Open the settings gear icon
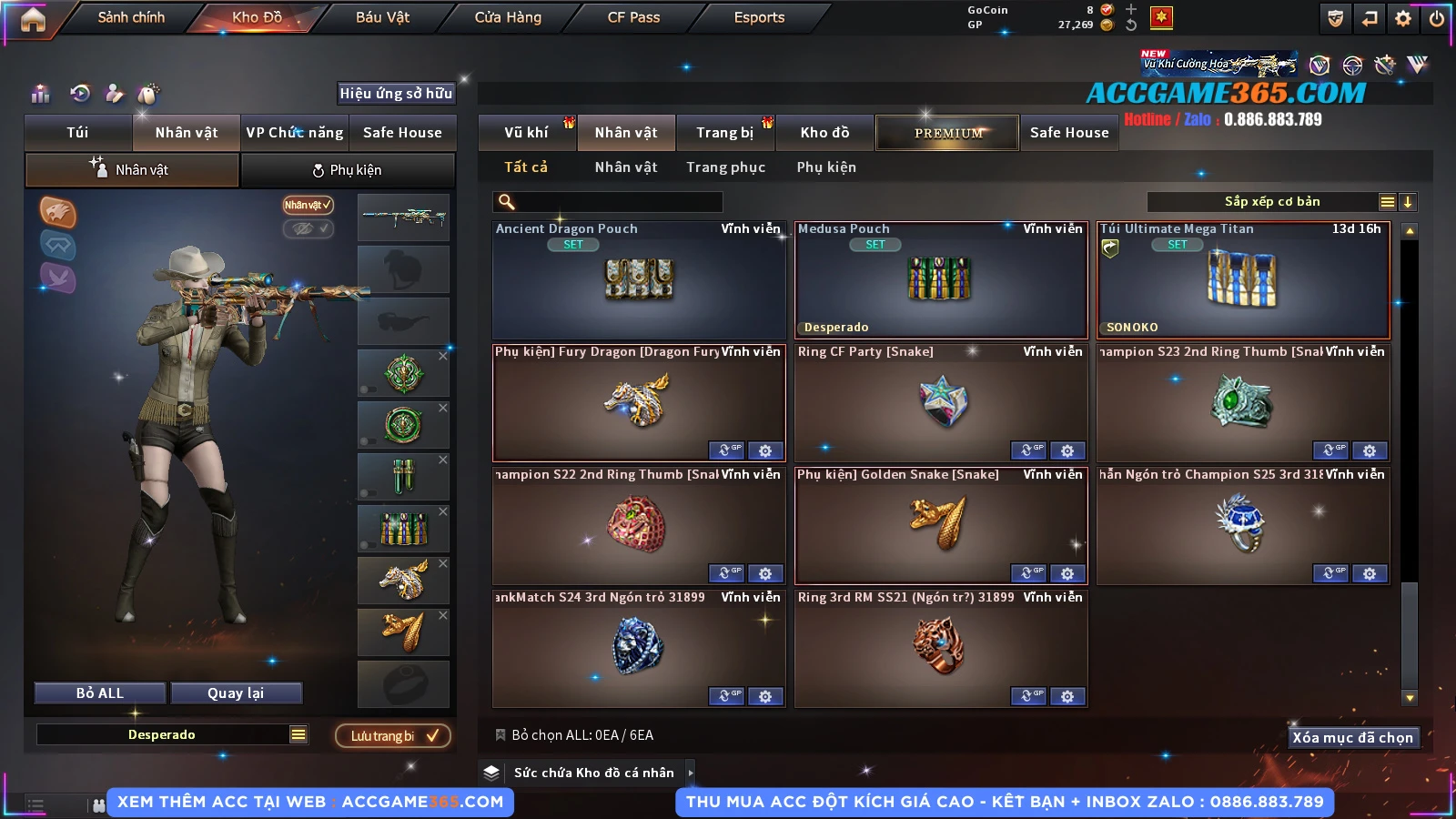This screenshot has height=819, width=1456. pos(1403,18)
